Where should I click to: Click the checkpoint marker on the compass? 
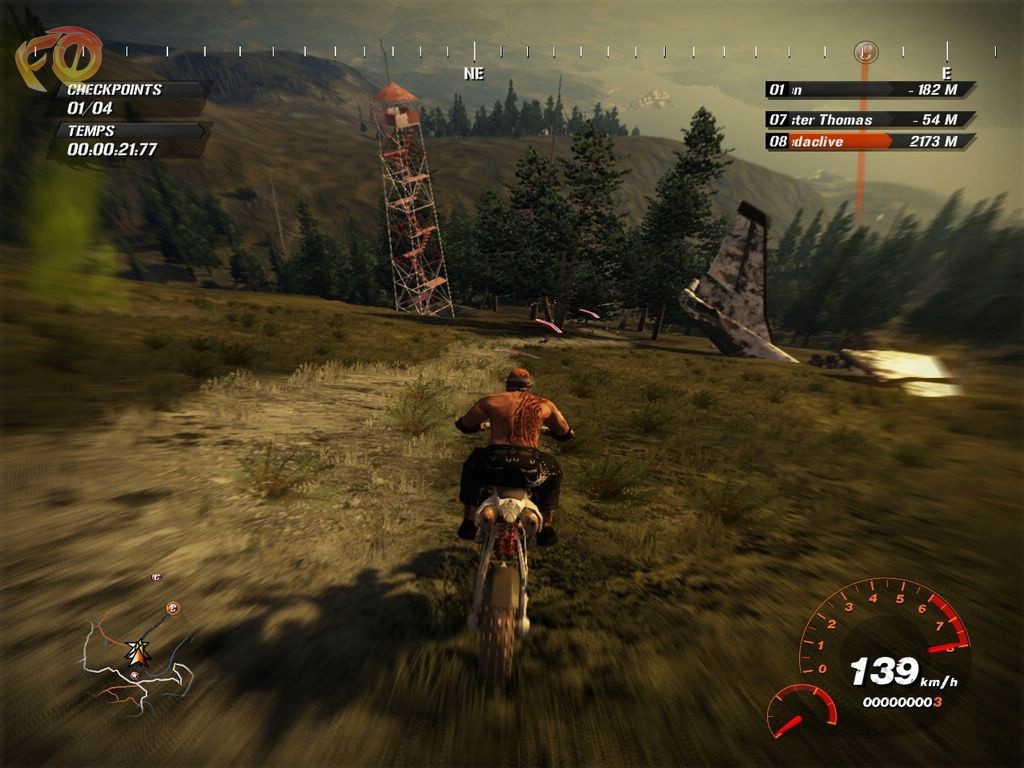[866, 51]
